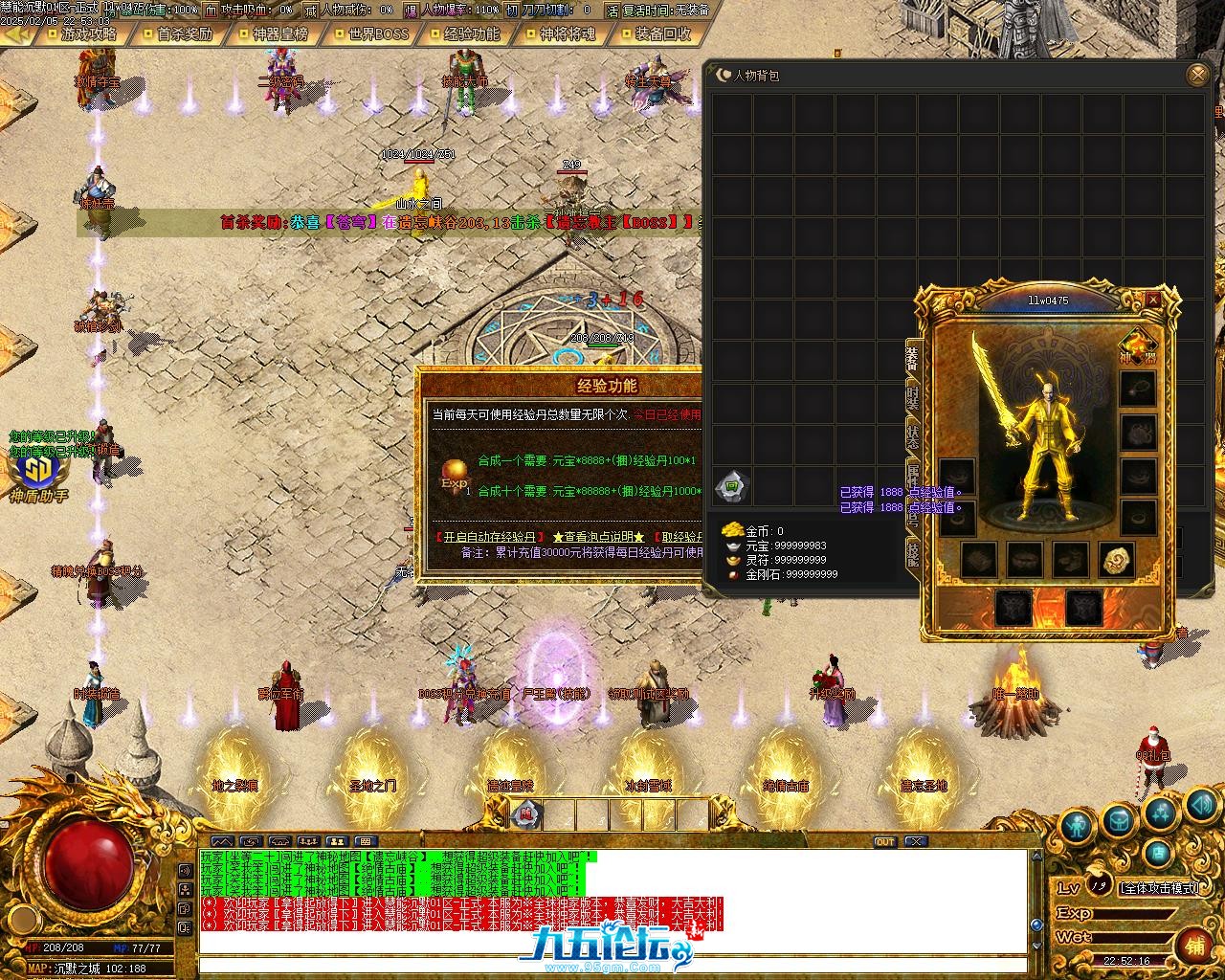
Task: Click the 神器 artifact badge icon
Action: 1138,346
